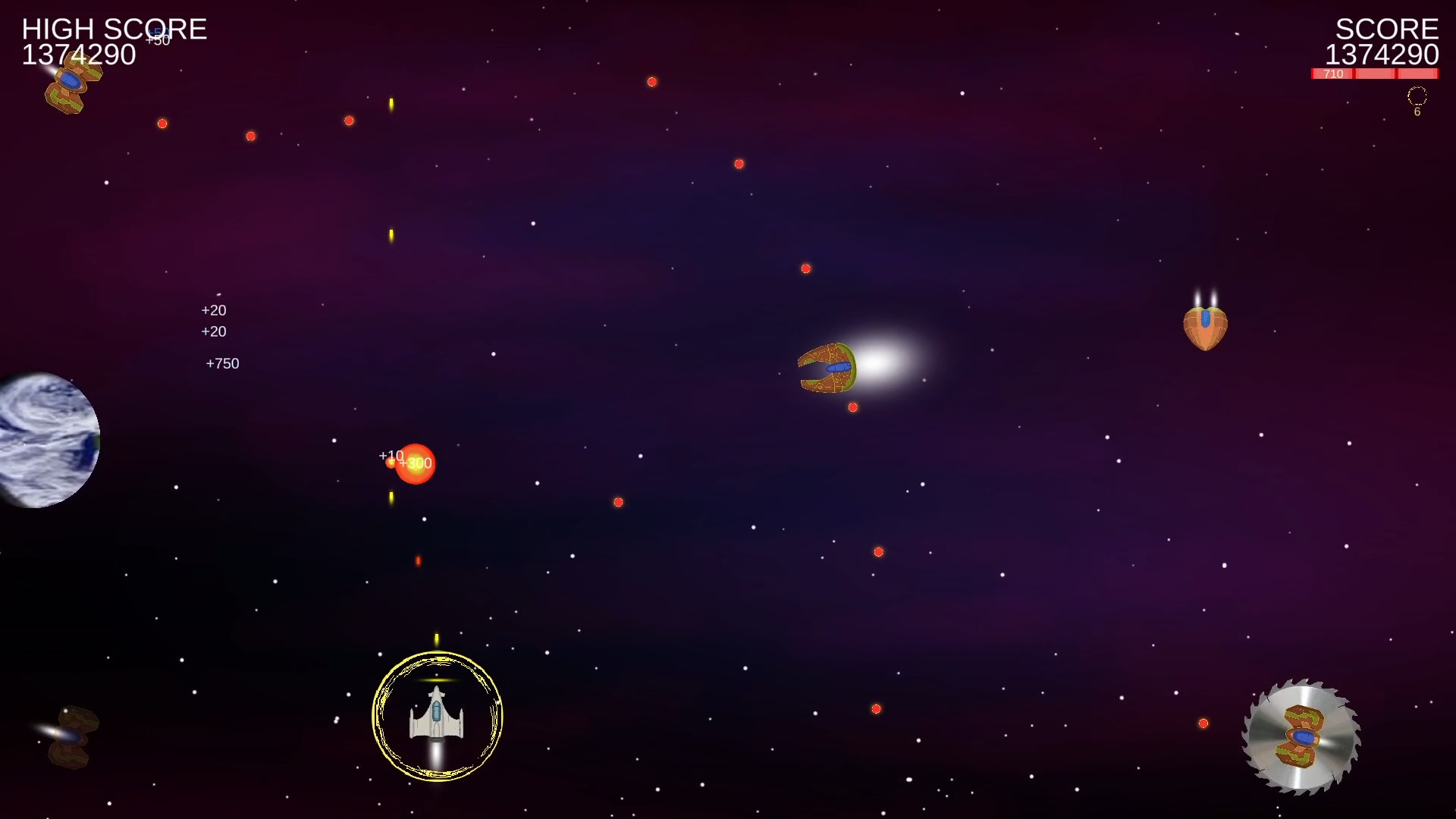Click the +20 score text on the left
This screenshot has height=819, width=1456.
point(214,310)
